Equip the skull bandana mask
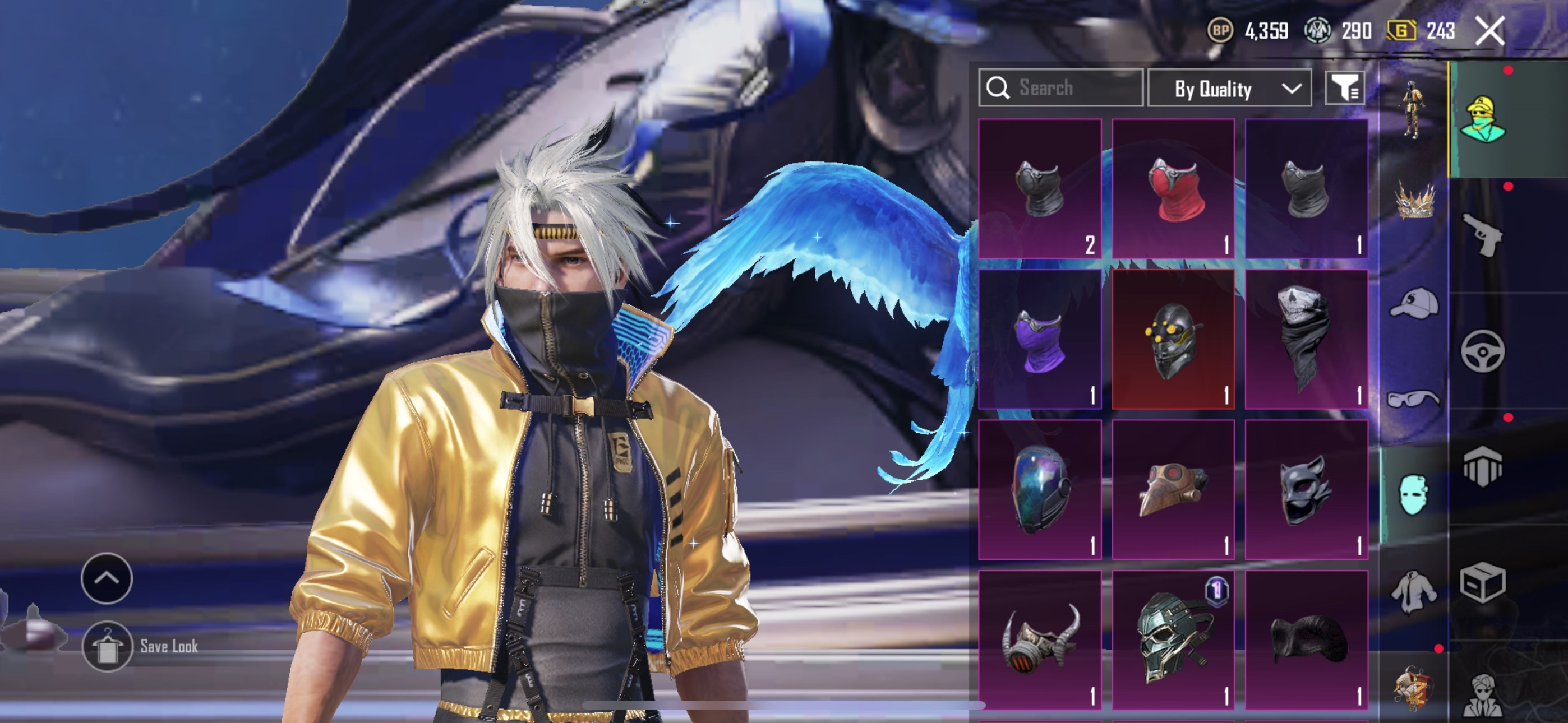The image size is (1568, 723). click(x=1306, y=340)
